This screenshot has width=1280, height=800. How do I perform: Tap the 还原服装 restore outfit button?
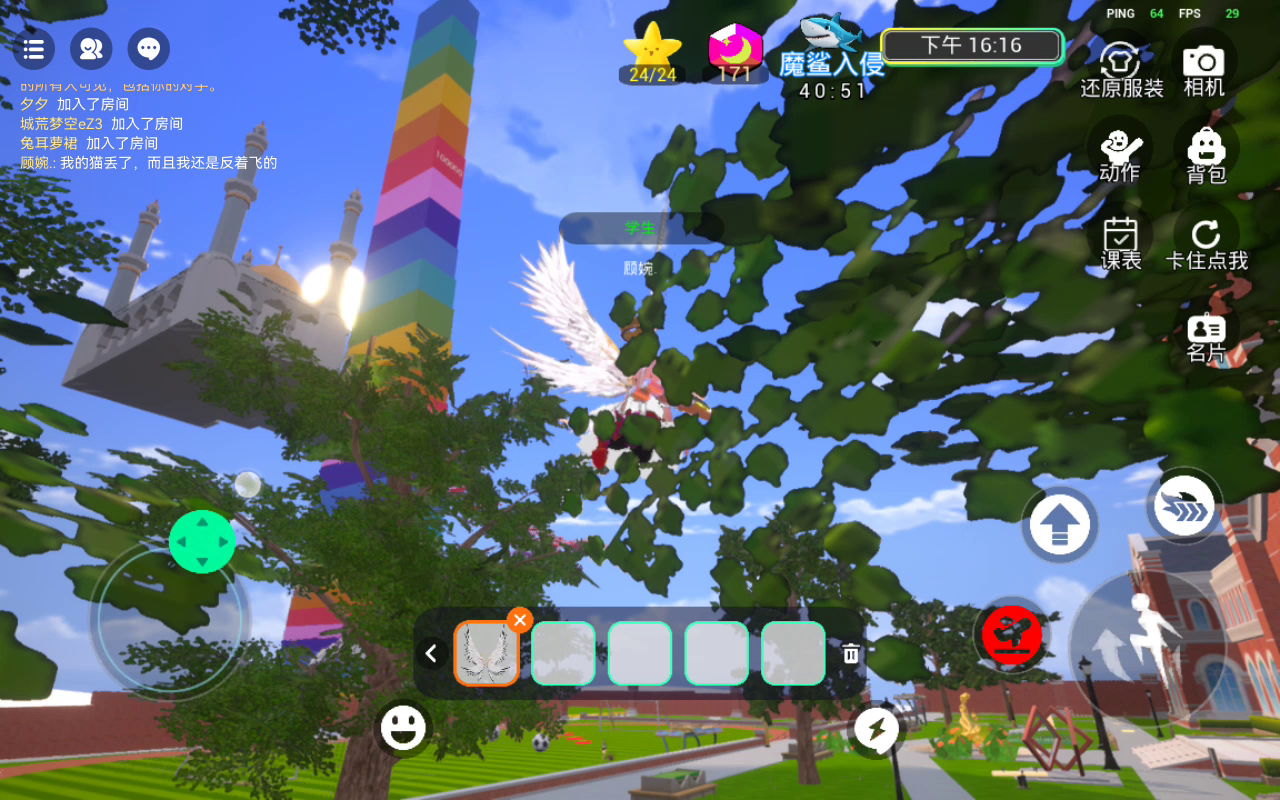coord(1121,69)
